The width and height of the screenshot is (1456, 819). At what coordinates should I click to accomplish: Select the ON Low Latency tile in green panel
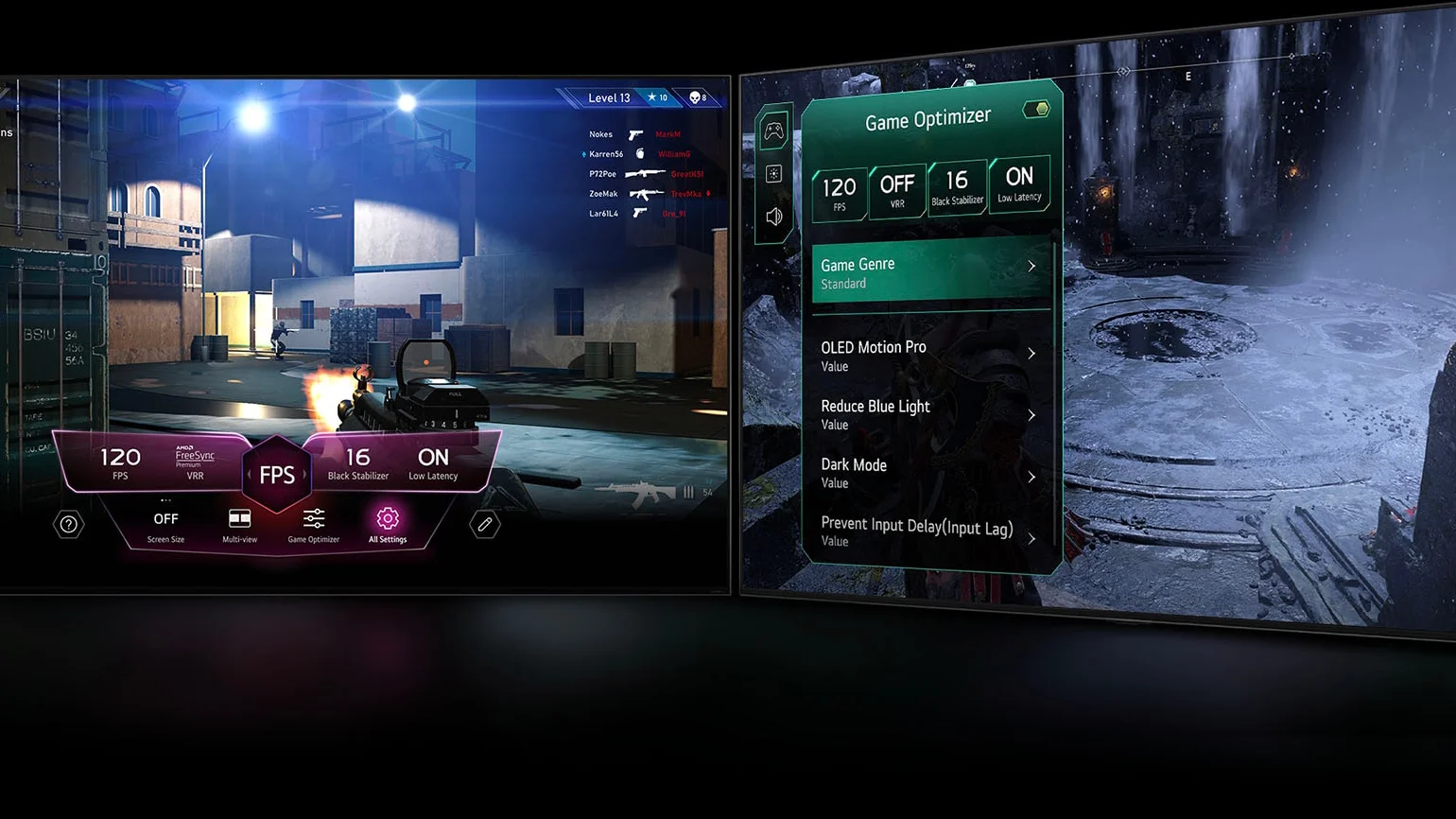coord(1019,184)
